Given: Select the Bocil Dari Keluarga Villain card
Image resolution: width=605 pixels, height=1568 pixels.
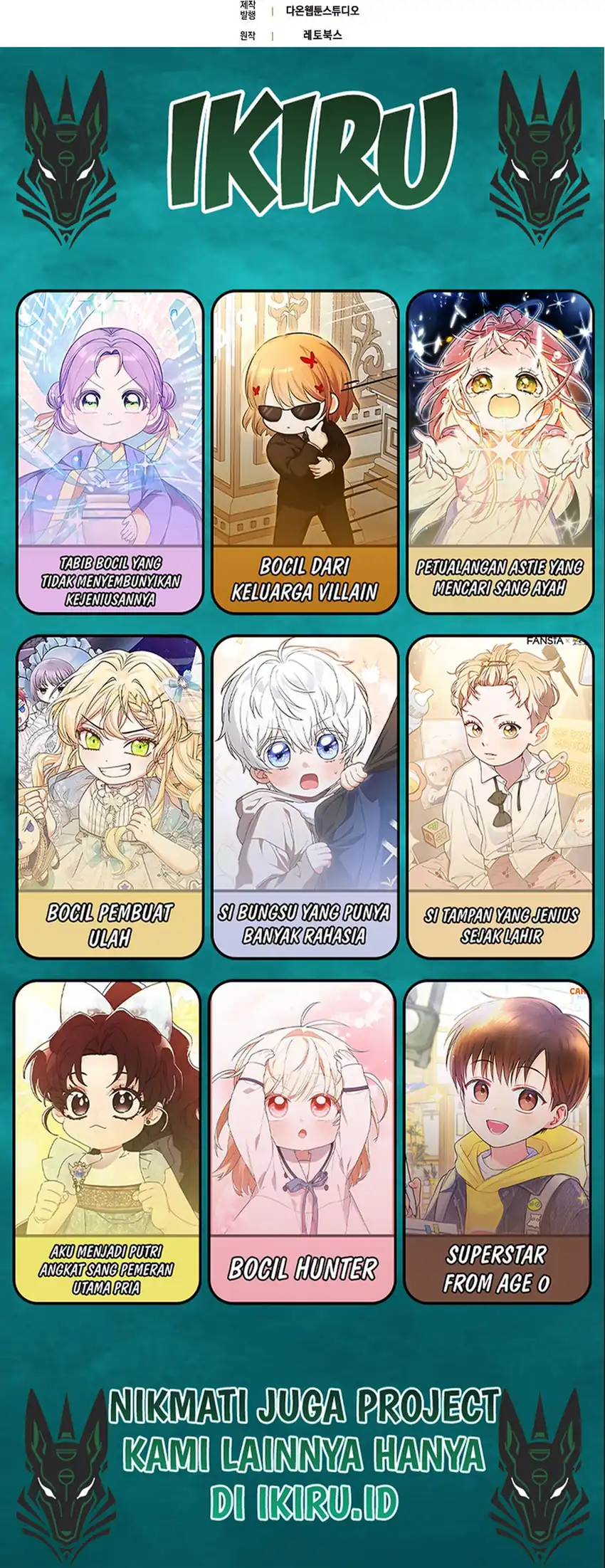Looking at the screenshot, I should (305, 452).
